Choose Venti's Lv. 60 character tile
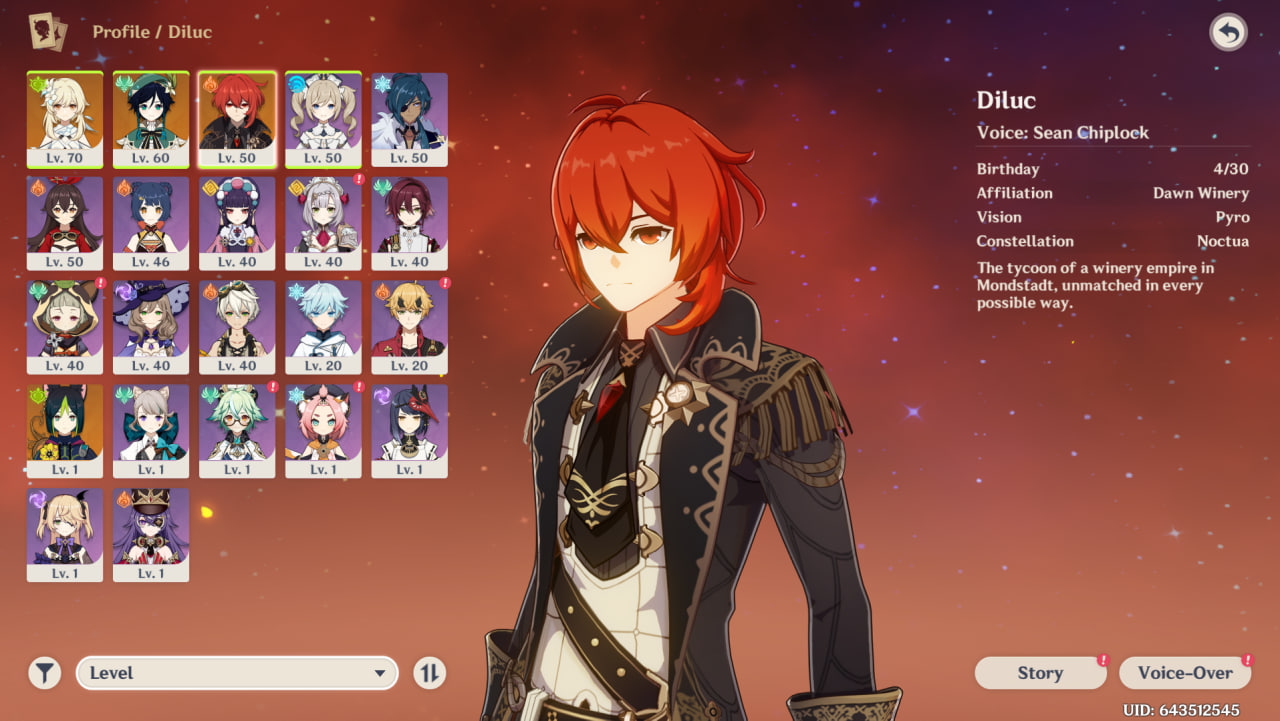1280x721 pixels. 151,118
